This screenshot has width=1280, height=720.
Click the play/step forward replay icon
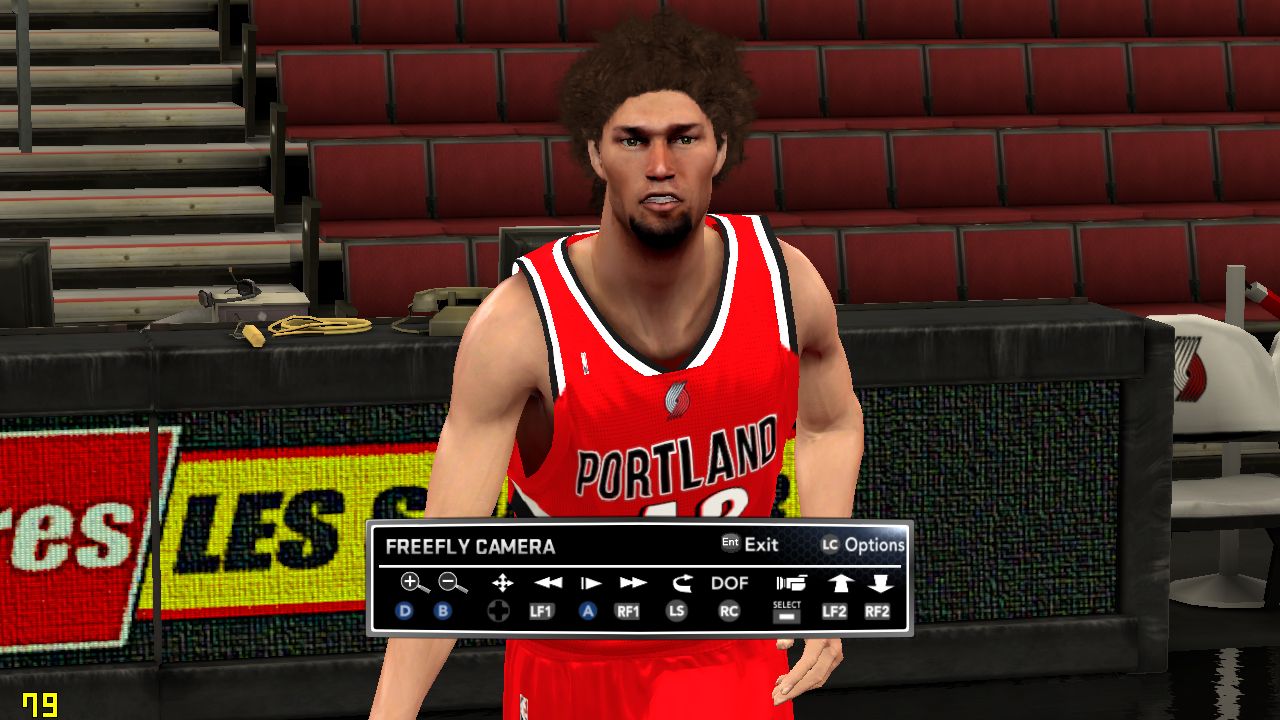(x=591, y=583)
